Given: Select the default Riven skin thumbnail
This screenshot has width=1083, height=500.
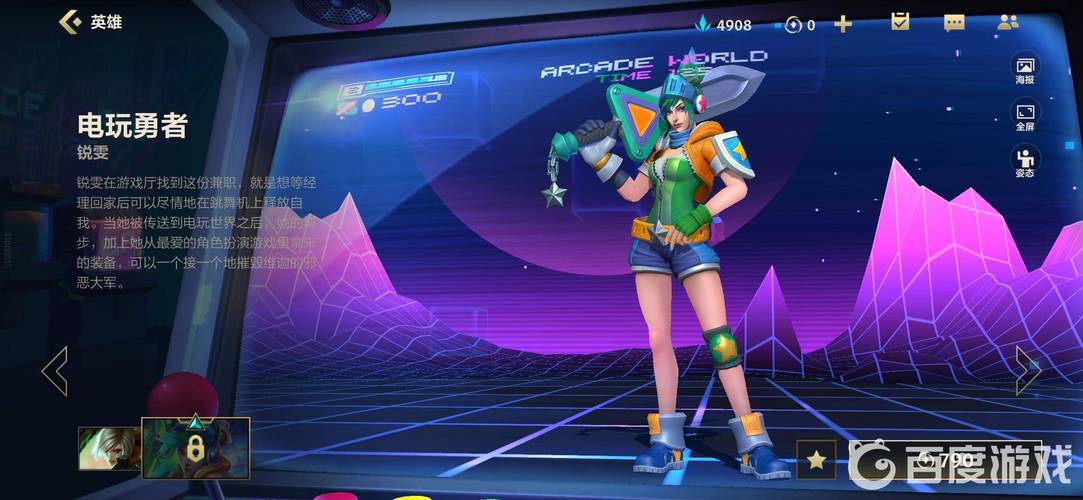Looking at the screenshot, I should click(x=108, y=448).
